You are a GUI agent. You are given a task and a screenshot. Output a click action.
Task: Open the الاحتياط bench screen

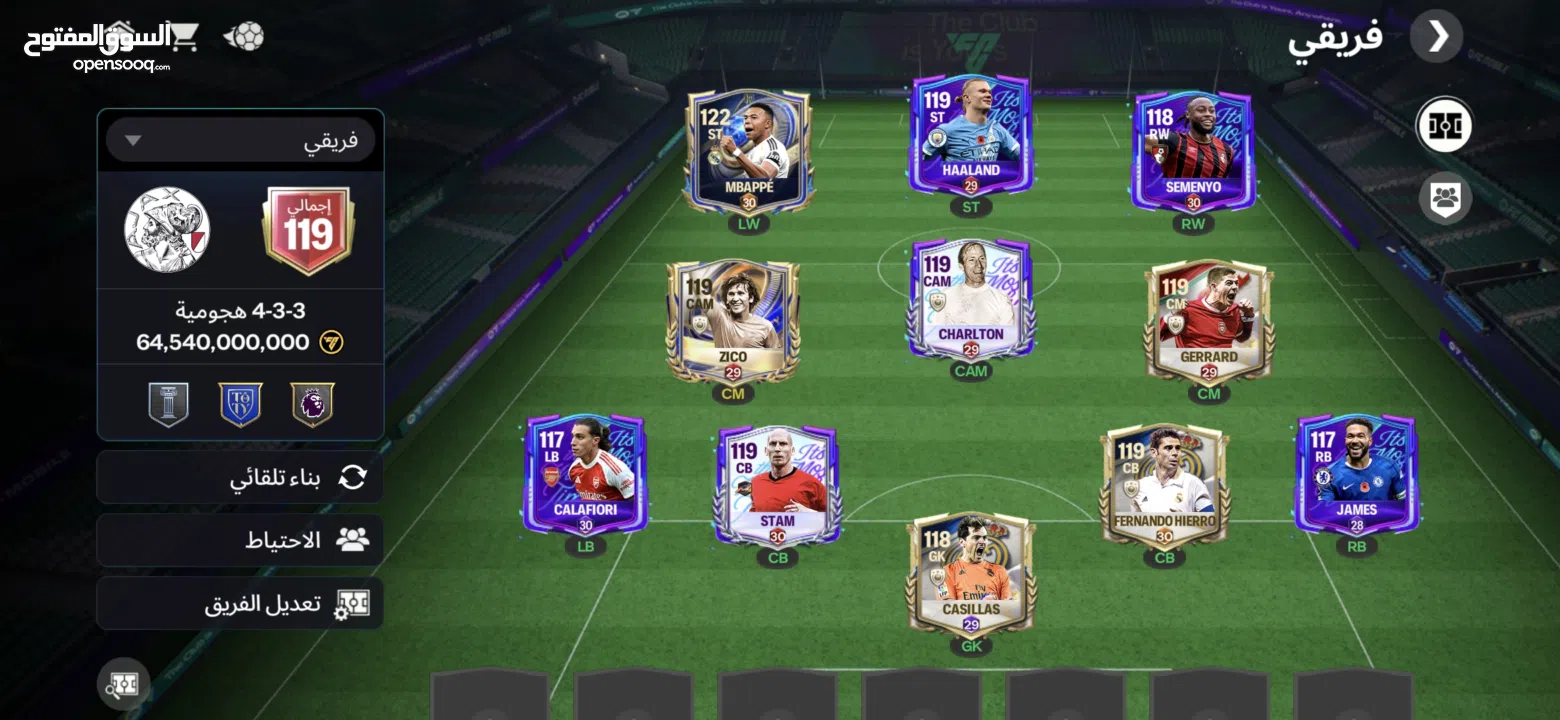point(239,540)
